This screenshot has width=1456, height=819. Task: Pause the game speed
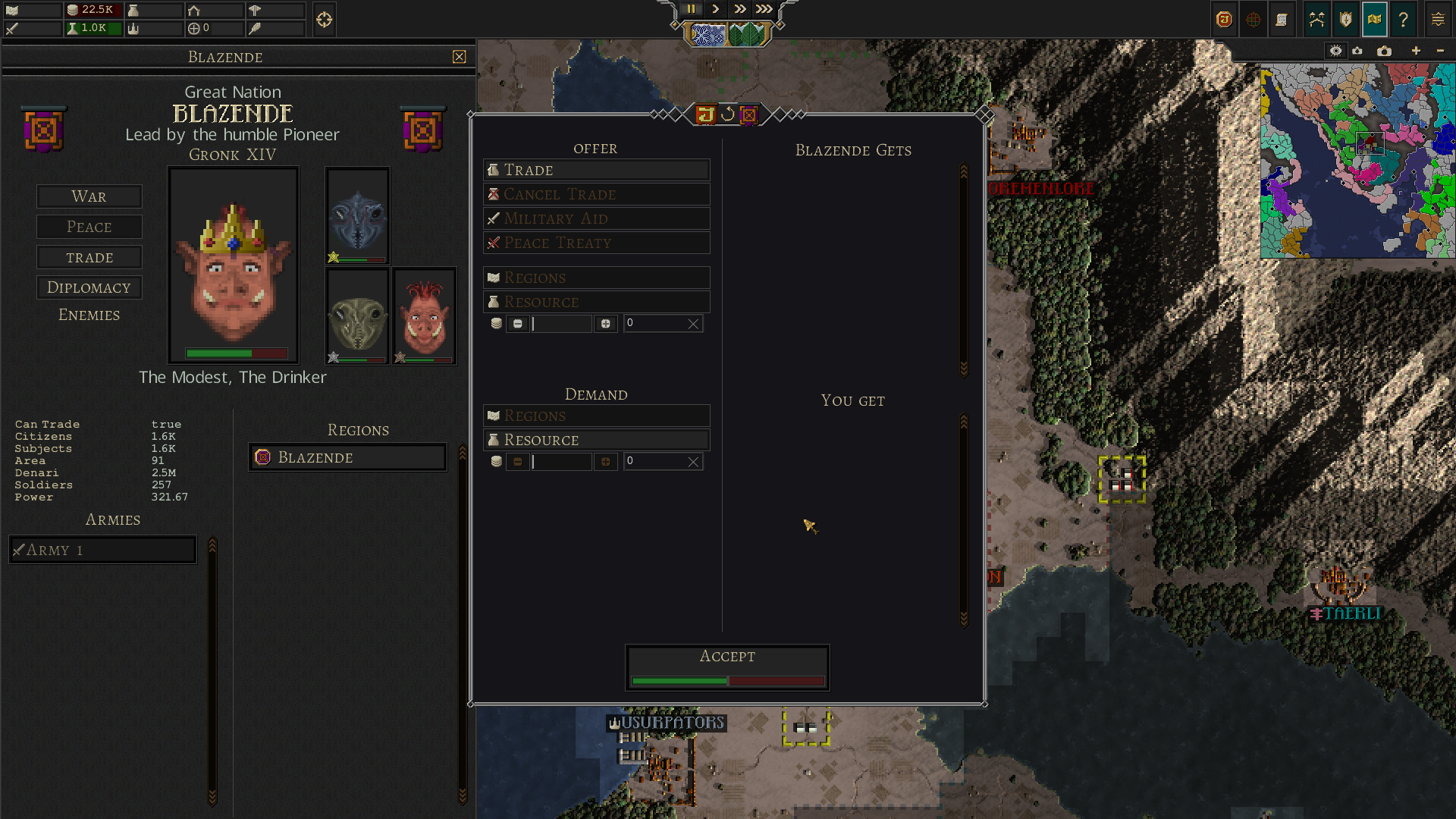tap(691, 9)
